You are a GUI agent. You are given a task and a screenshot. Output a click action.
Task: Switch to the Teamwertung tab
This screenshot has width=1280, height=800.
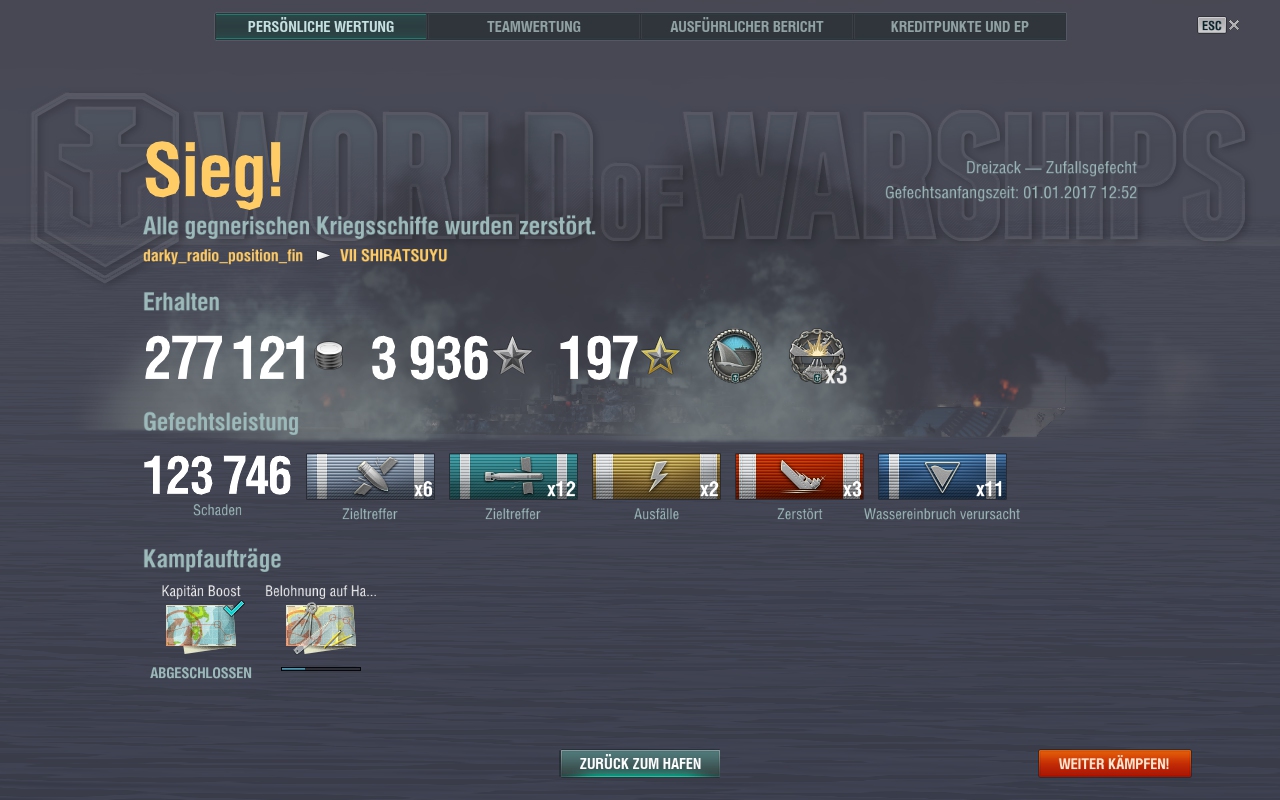534,27
